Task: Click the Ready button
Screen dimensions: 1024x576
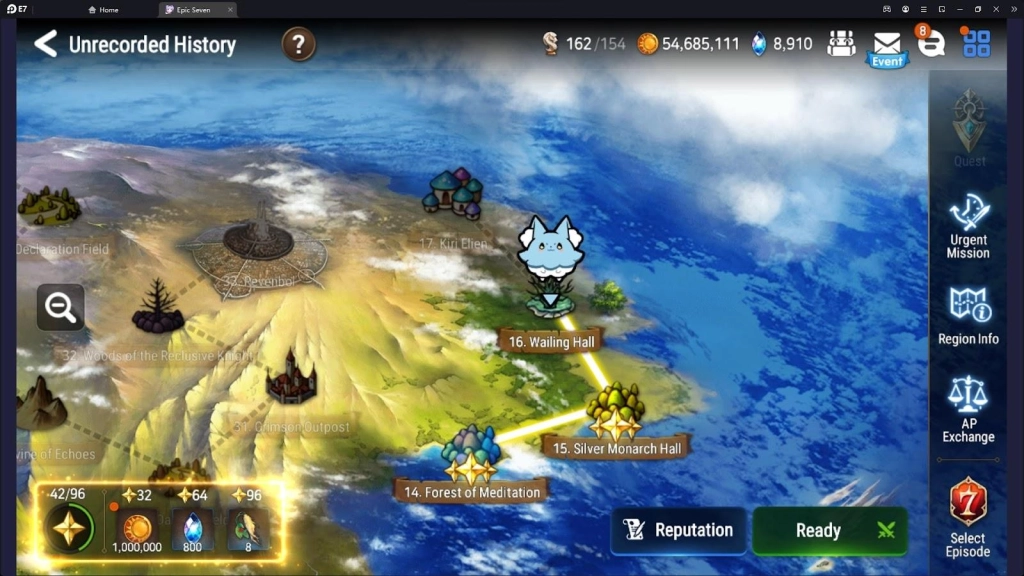Action: pos(830,530)
